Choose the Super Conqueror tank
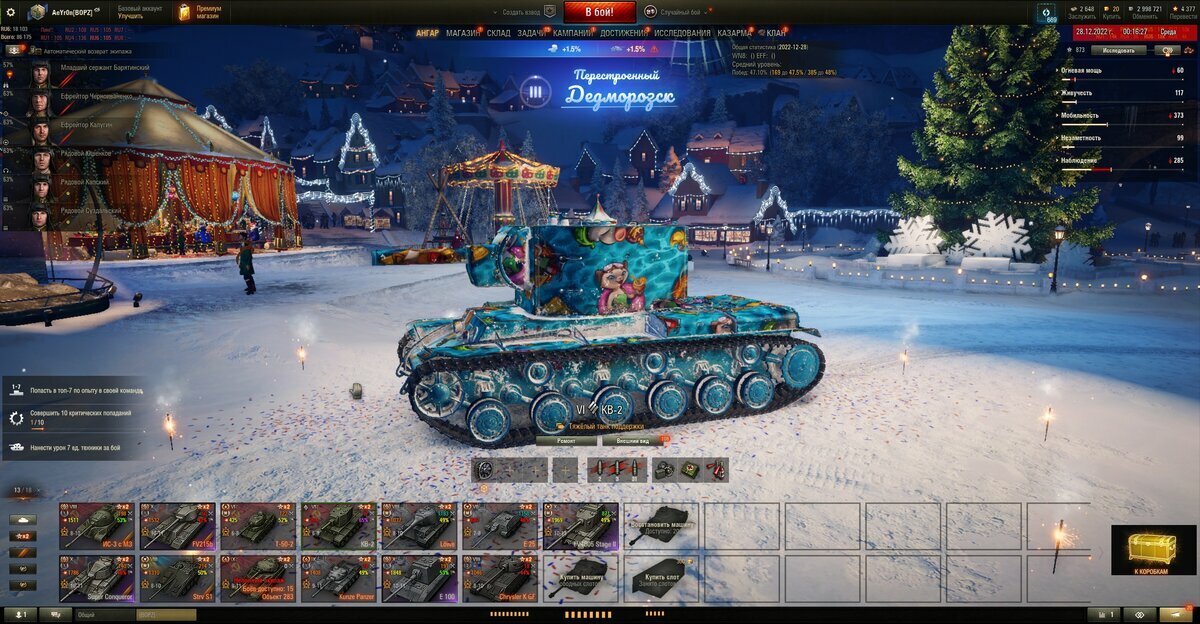The image size is (1200, 624). [98, 578]
